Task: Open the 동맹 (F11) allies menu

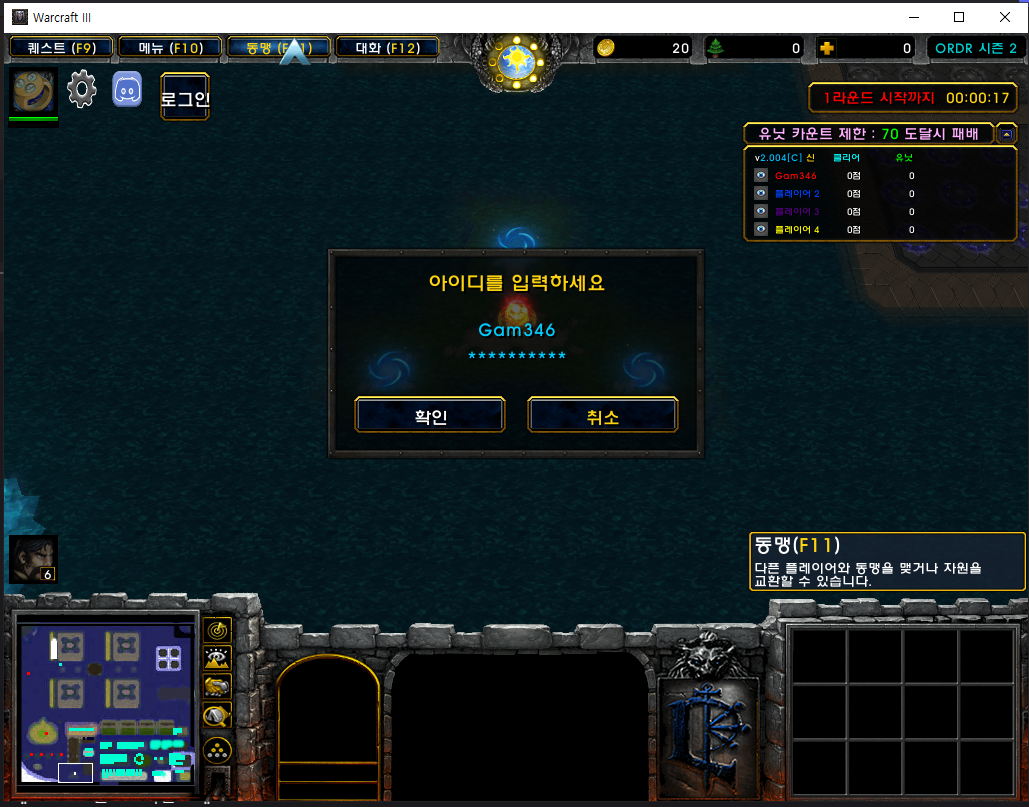Action: 279,47
